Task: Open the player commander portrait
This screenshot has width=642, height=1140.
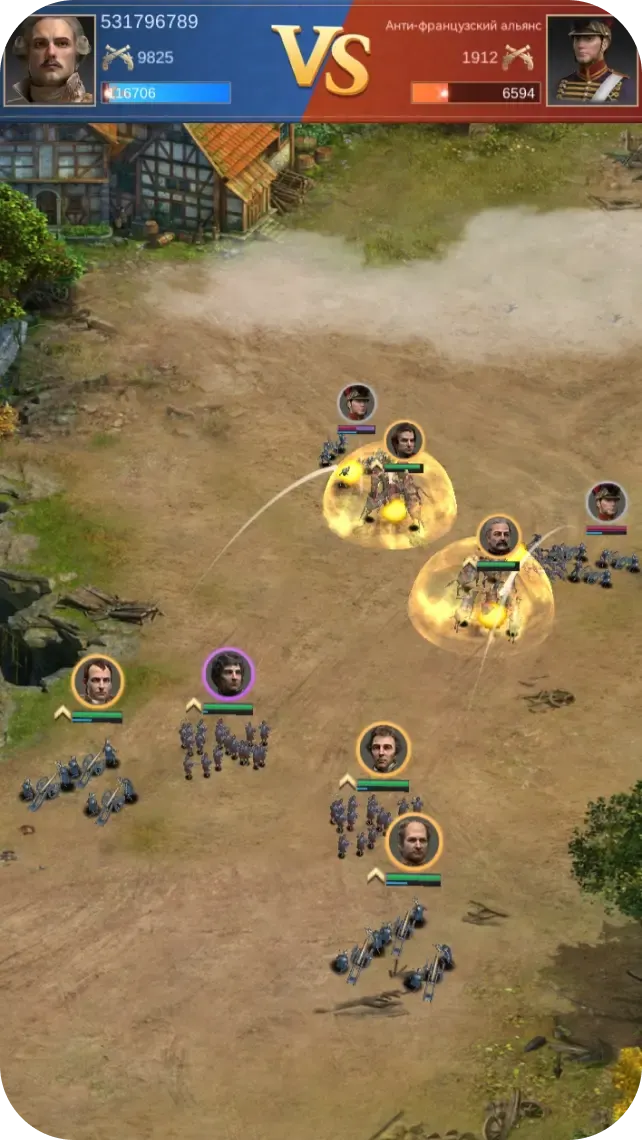Action: click(x=50, y=60)
